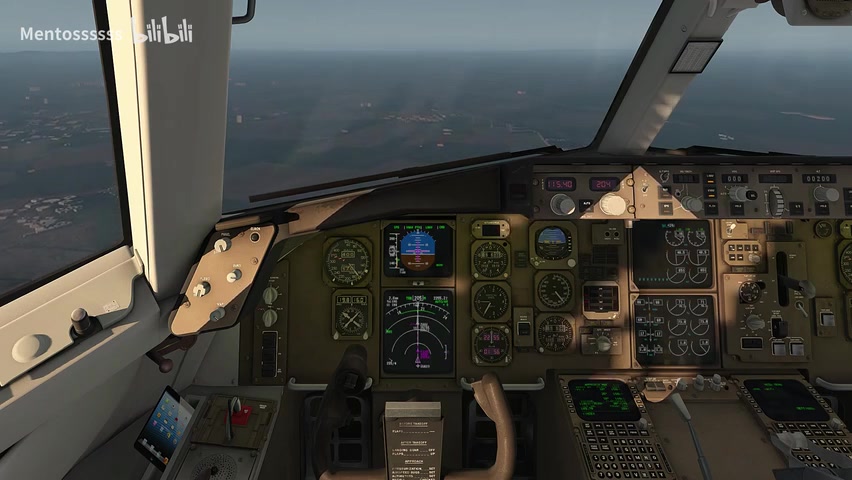Select the right-hand CDU screen
Viewport: 852px width, 480px height.
point(785,399)
